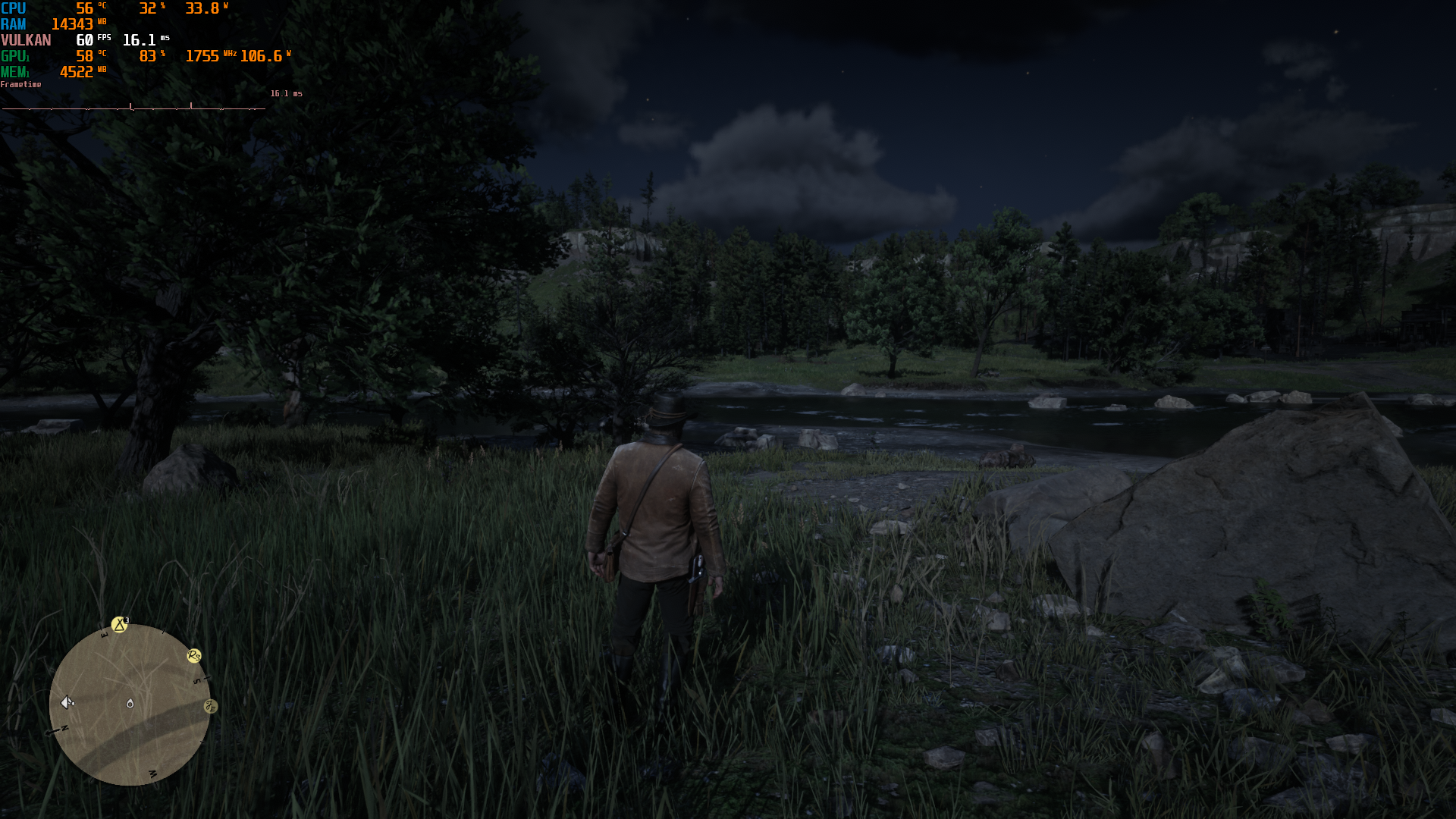
Task: Click the white horse marker on minimap
Action: click(x=67, y=702)
